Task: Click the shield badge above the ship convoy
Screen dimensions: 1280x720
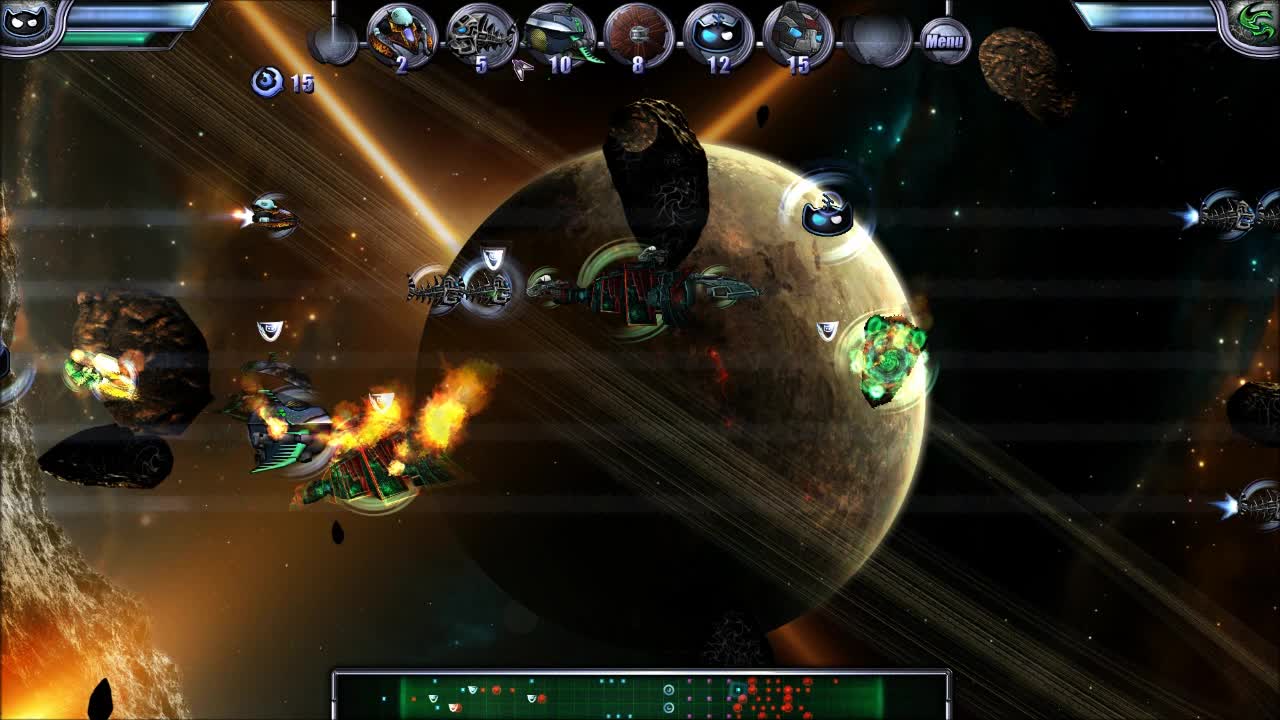Action: pyautogui.click(x=491, y=257)
